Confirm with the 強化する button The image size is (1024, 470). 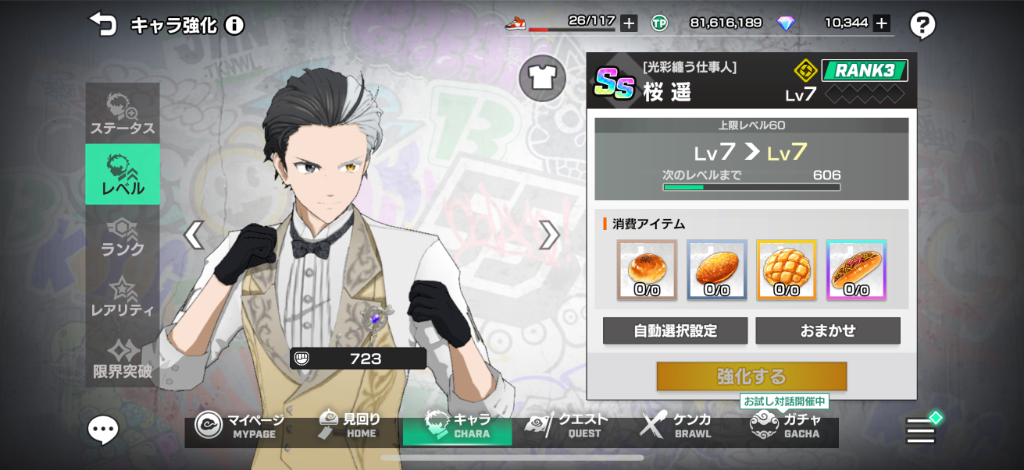pos(751,377)
